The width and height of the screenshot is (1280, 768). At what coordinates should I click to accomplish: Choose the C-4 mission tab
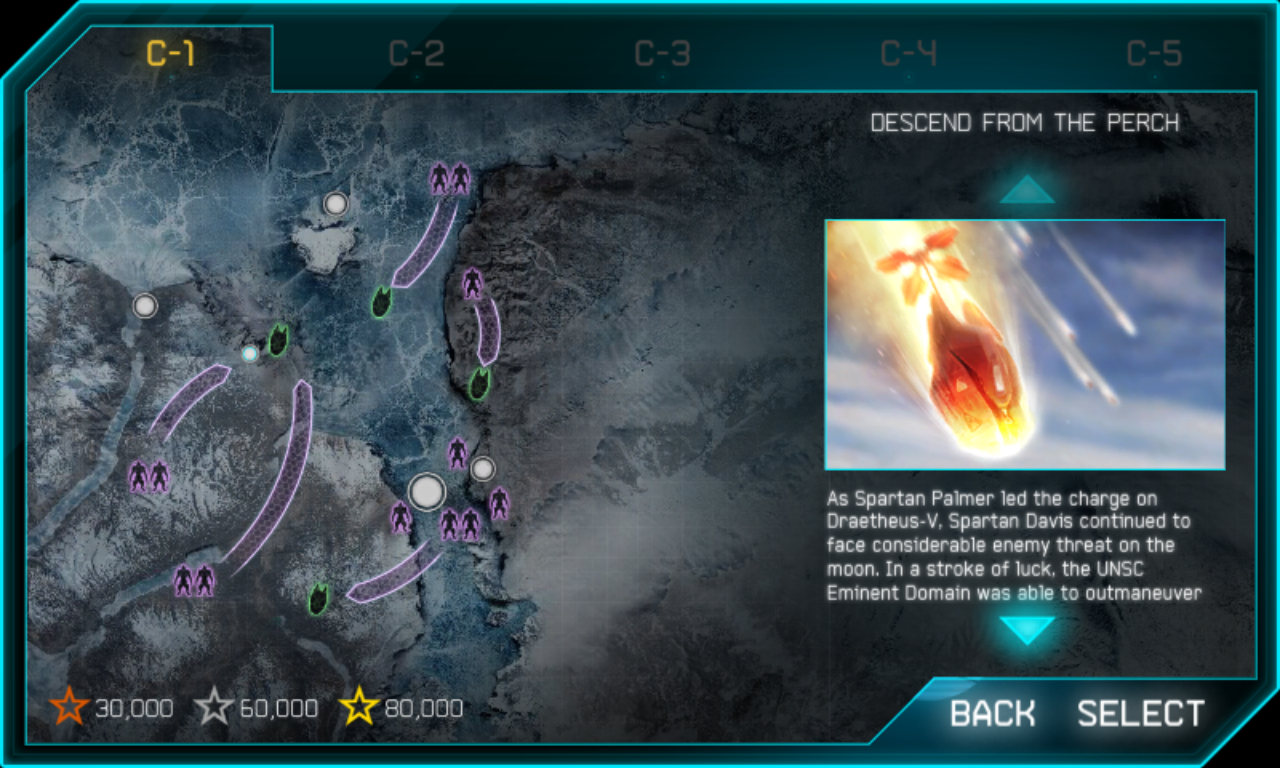[908, 55]
